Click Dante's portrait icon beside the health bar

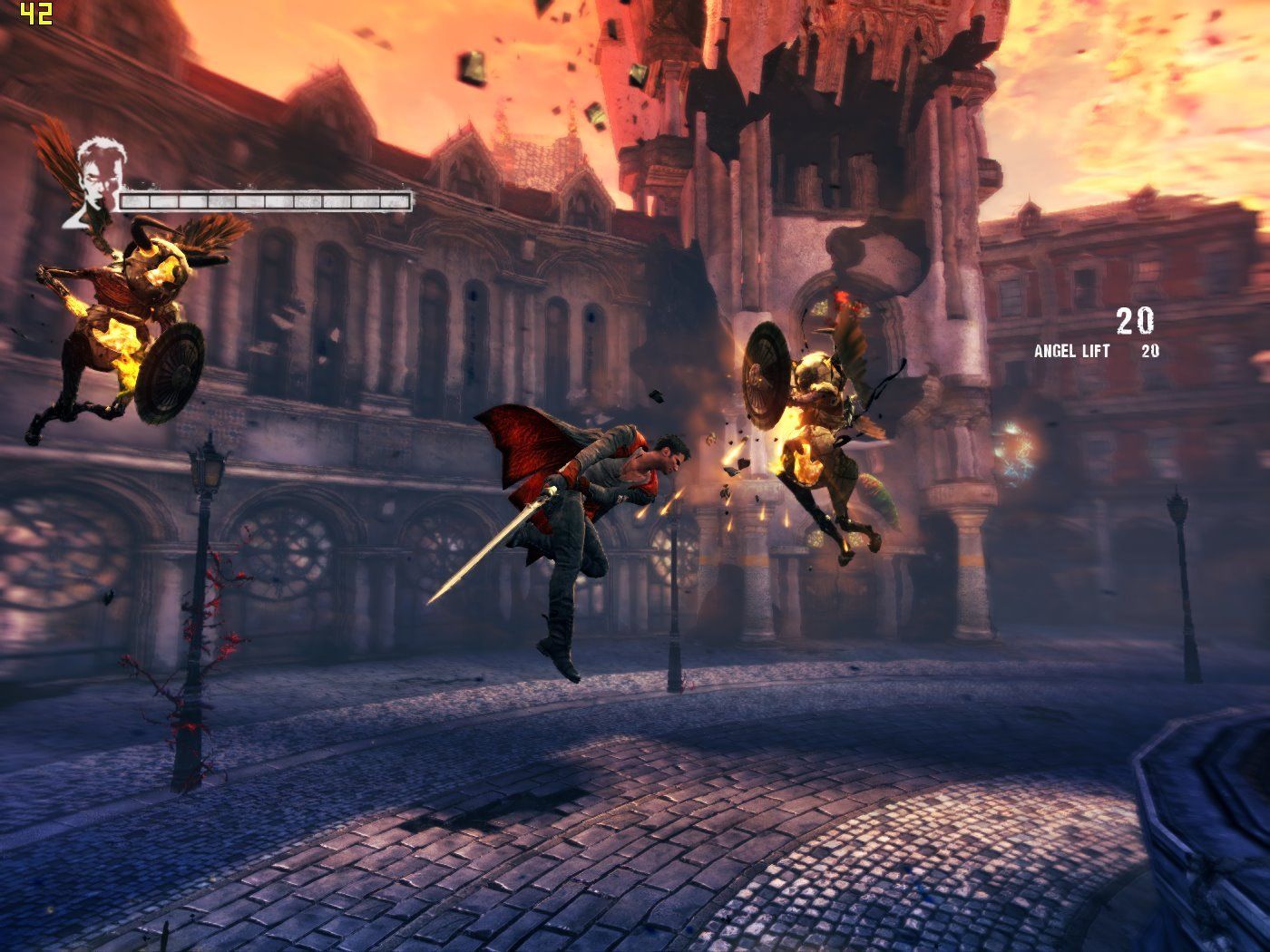pyautogui.click(x=93, y=181)
